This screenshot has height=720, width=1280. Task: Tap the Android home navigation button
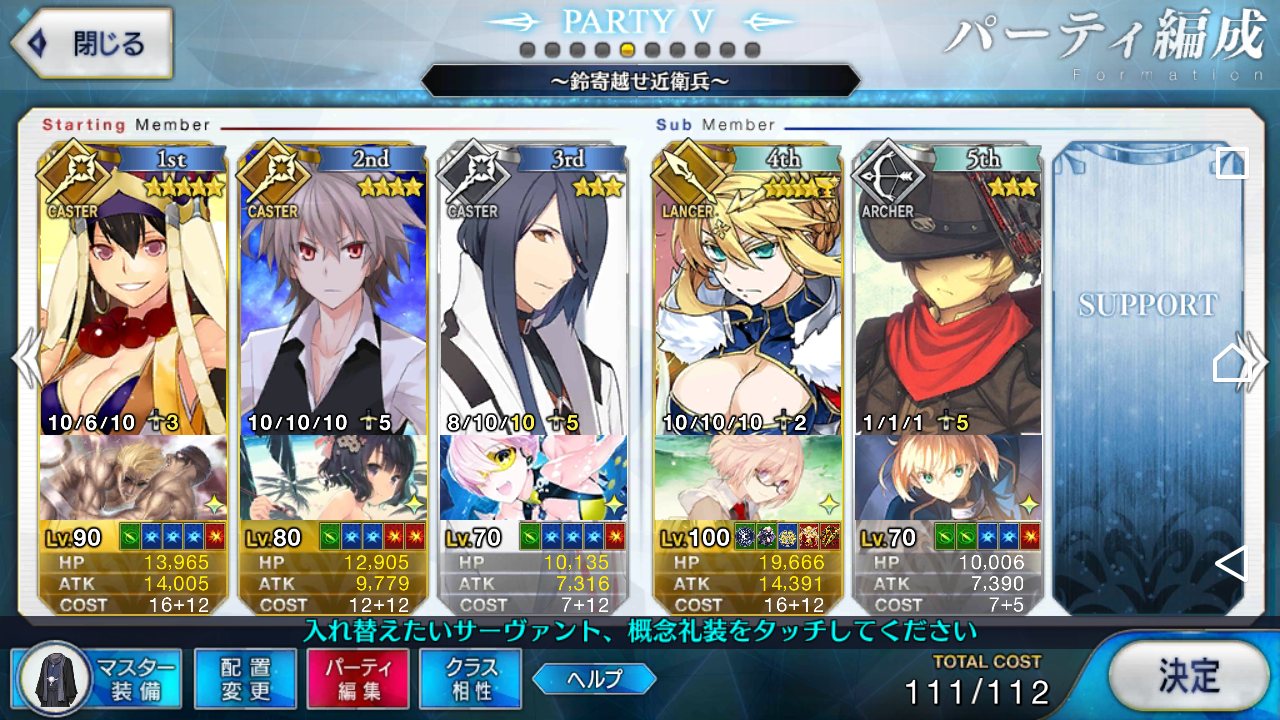(x=1231, y=363)
